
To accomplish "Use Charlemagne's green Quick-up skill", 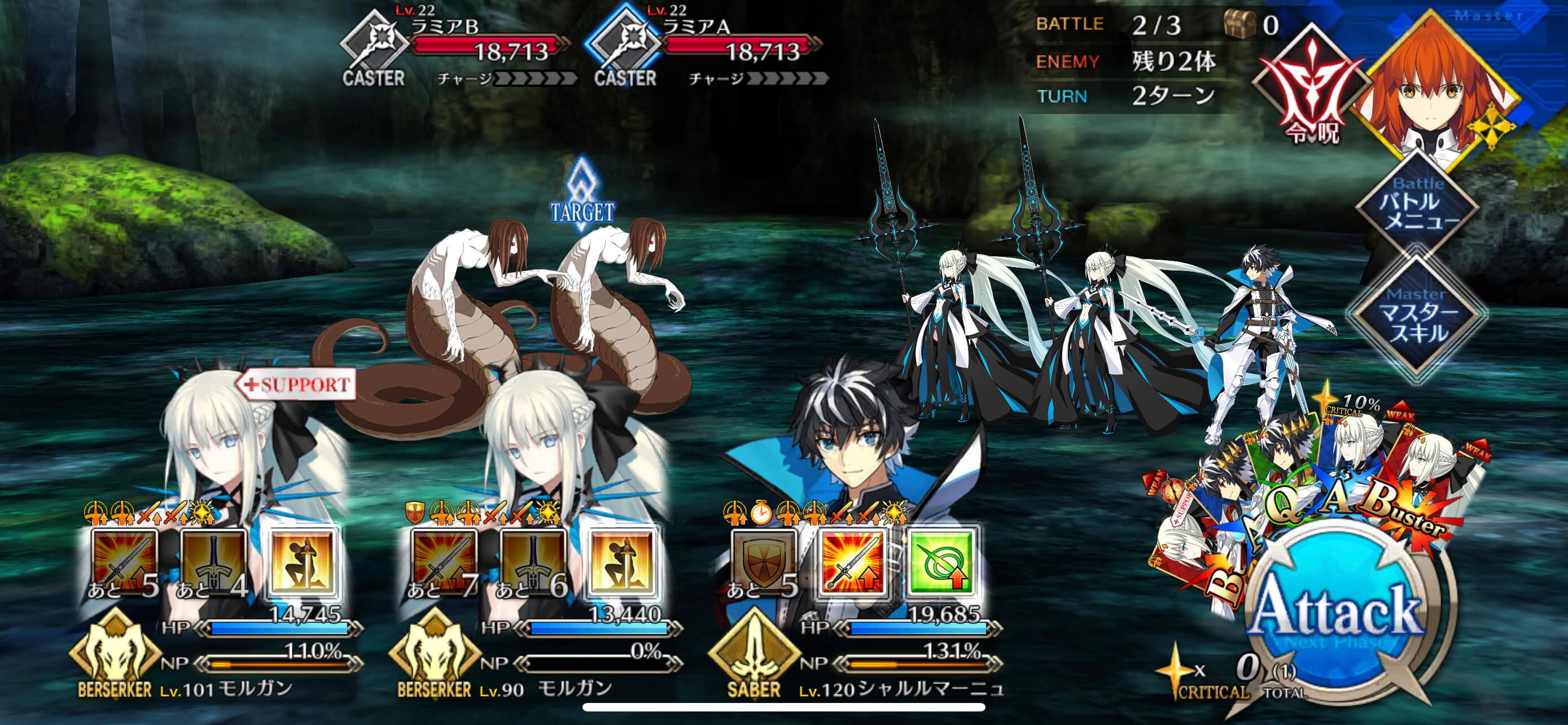I will [x=941, y=562].
